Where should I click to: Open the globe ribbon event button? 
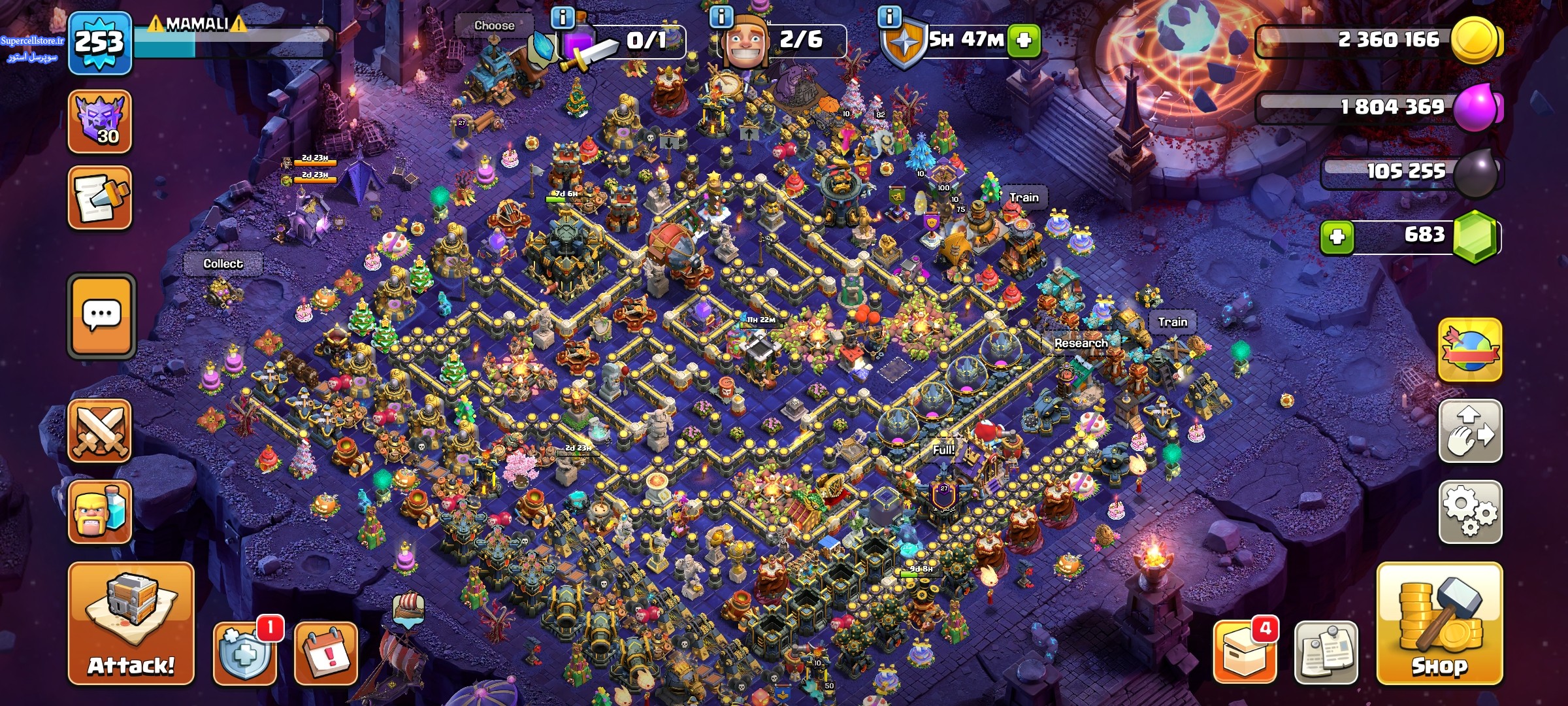pos(1470,350)
